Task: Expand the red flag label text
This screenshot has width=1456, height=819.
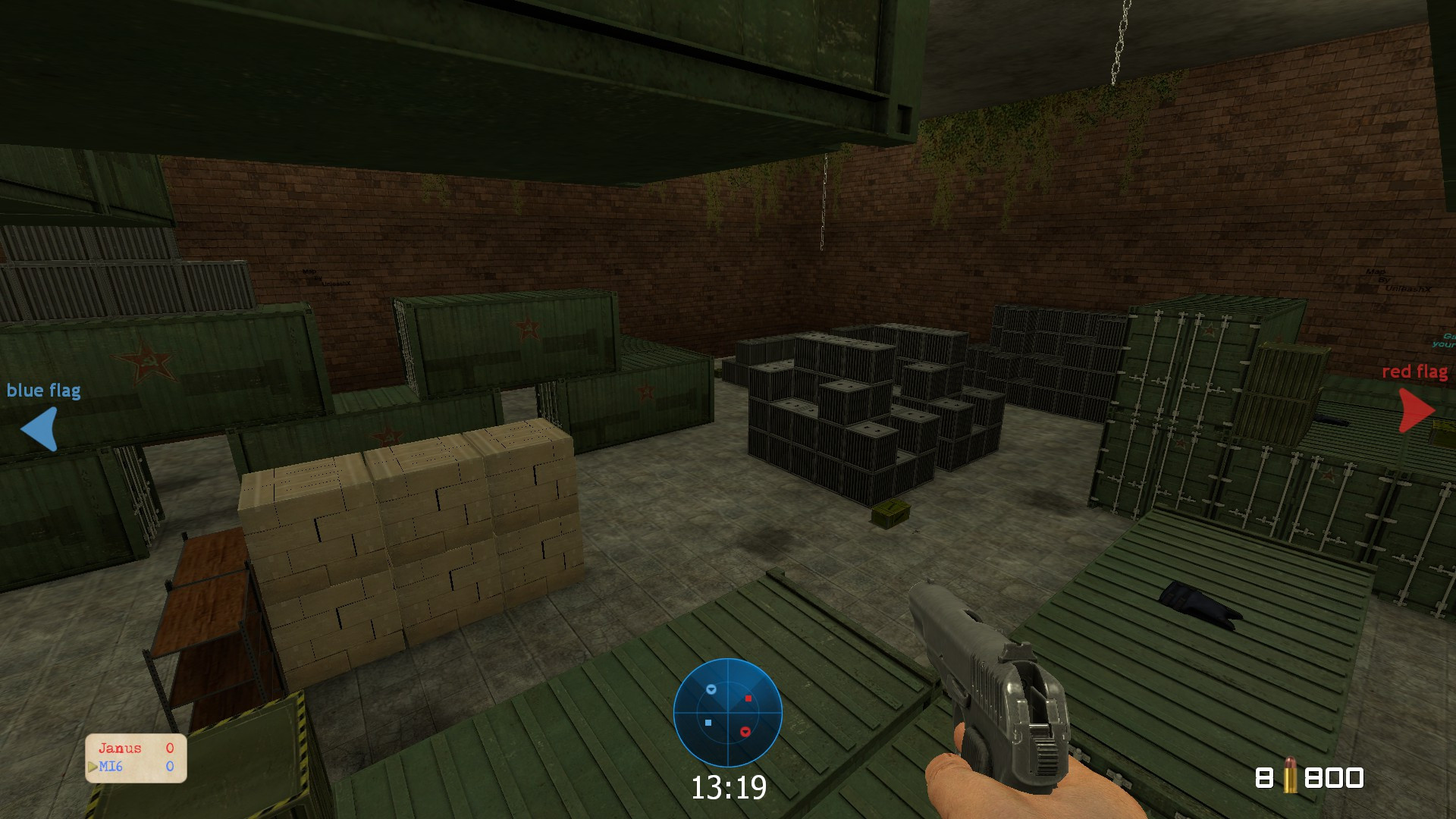Action: coord(1415,372)
